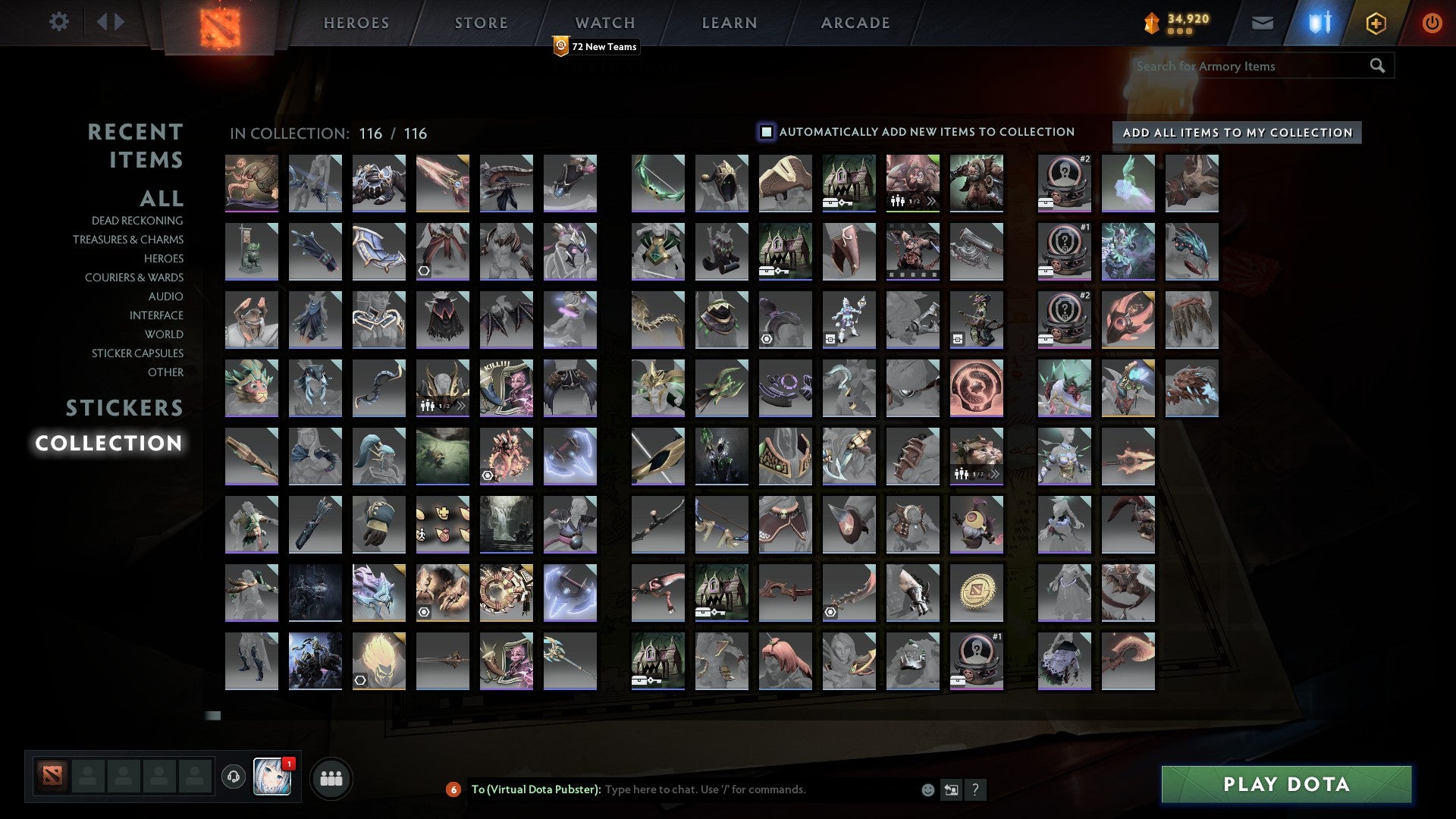1456x819 pixels.
Task: Switch to the Watch tab
Action: point(604,22)
